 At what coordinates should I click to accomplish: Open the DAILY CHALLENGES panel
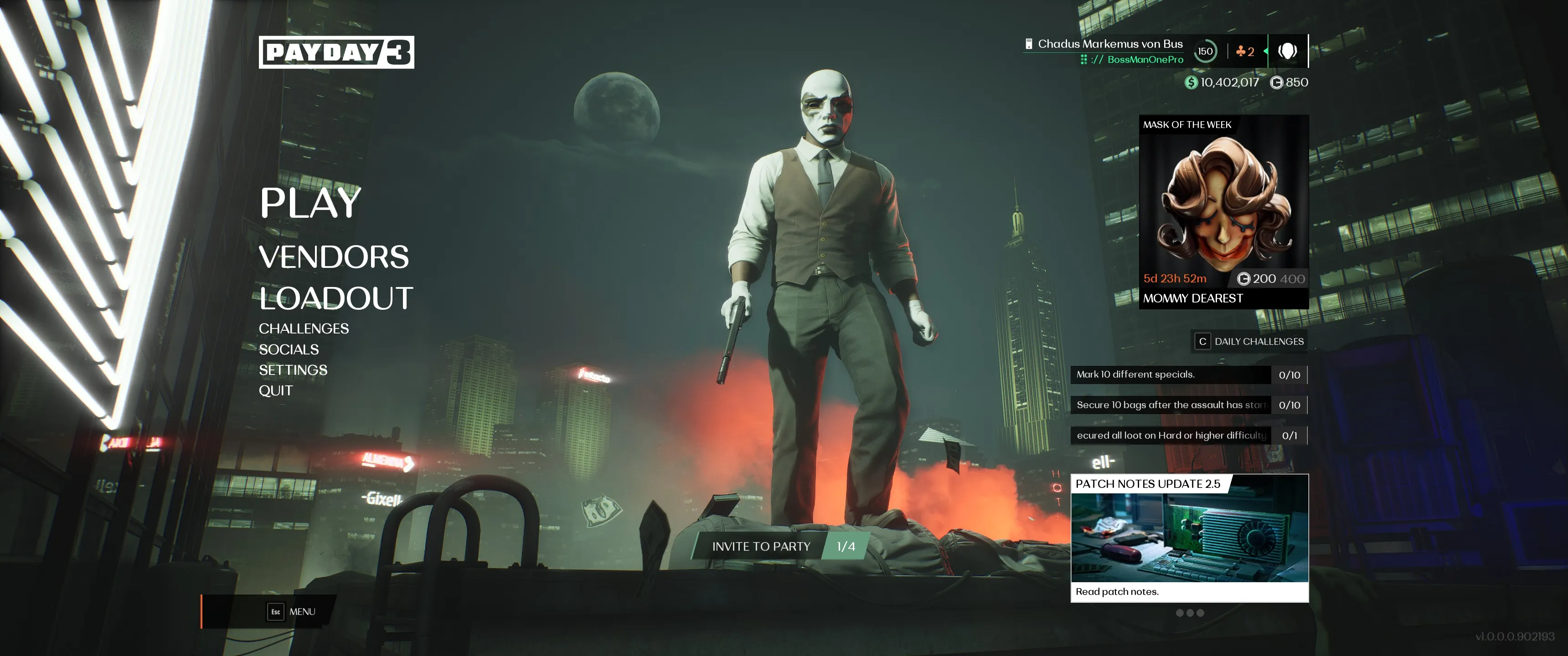tap(1250, 341)
